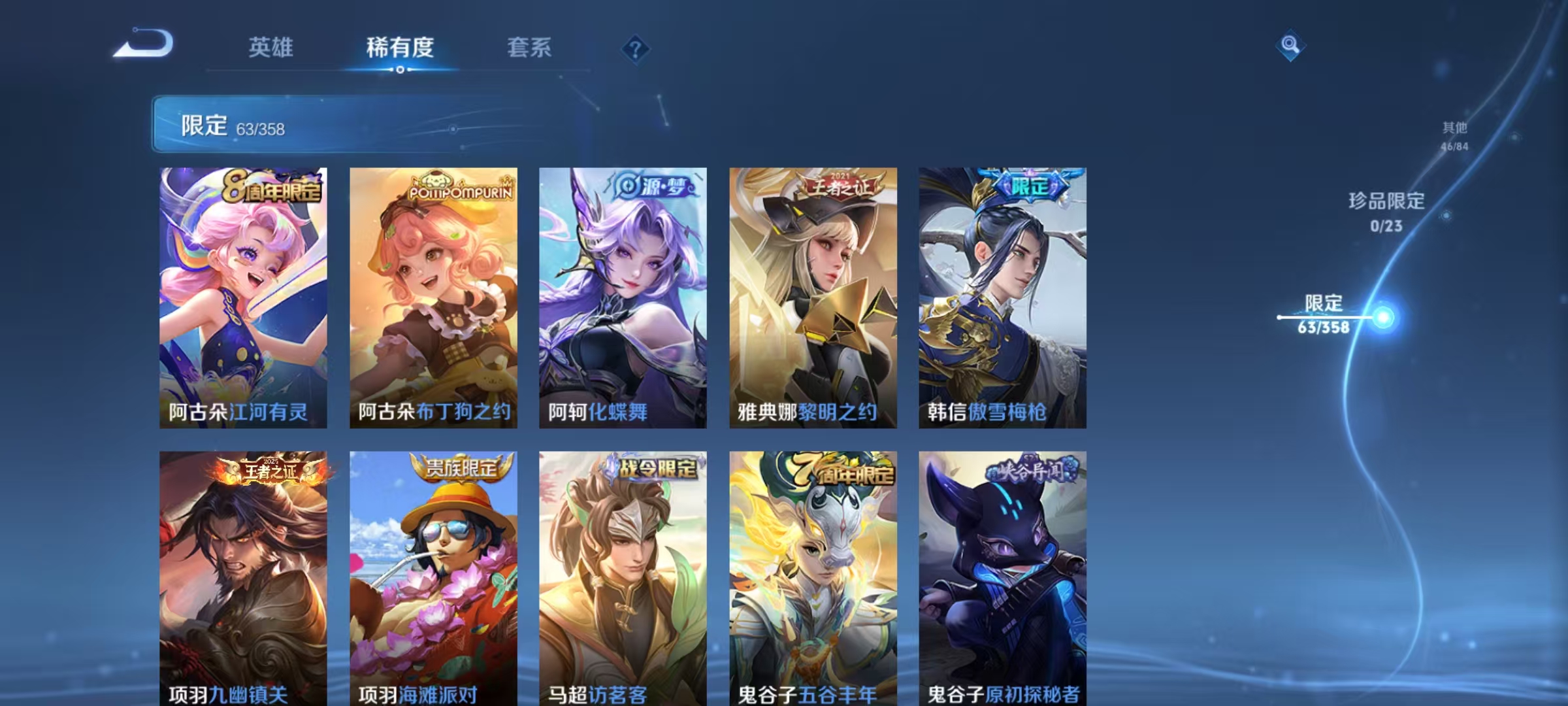Image resolution: width=1568 pixels, height=706 pixels.
Task: Open the search function via magnifier icon
Action: pos(1290,46)
